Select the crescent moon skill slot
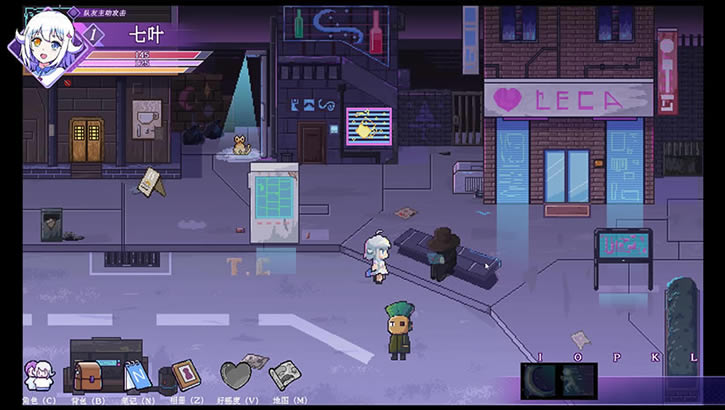Viewport: 725px width, 410px height. [540, 381]
